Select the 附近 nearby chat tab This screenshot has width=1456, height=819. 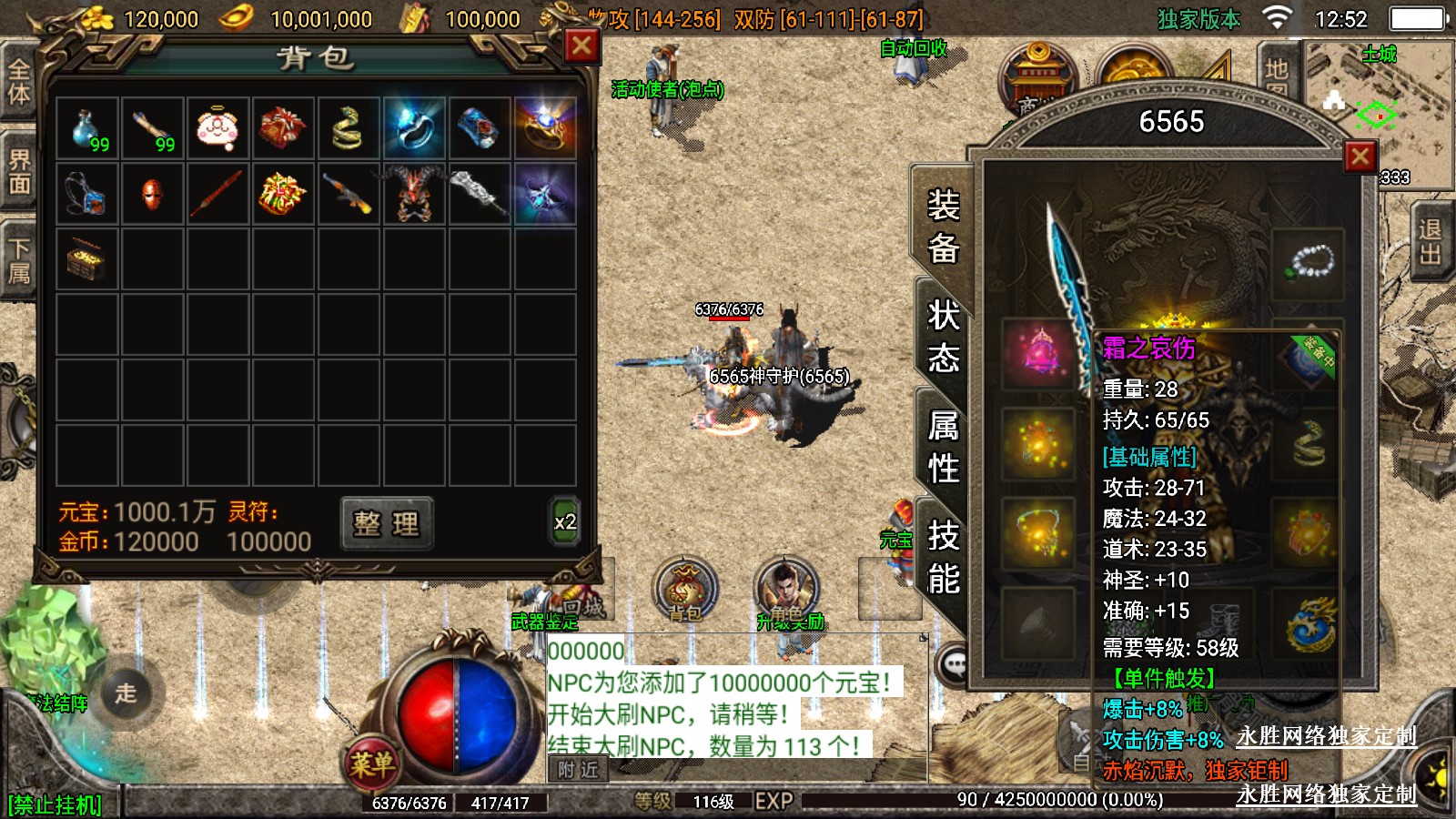tap(579, 770)
